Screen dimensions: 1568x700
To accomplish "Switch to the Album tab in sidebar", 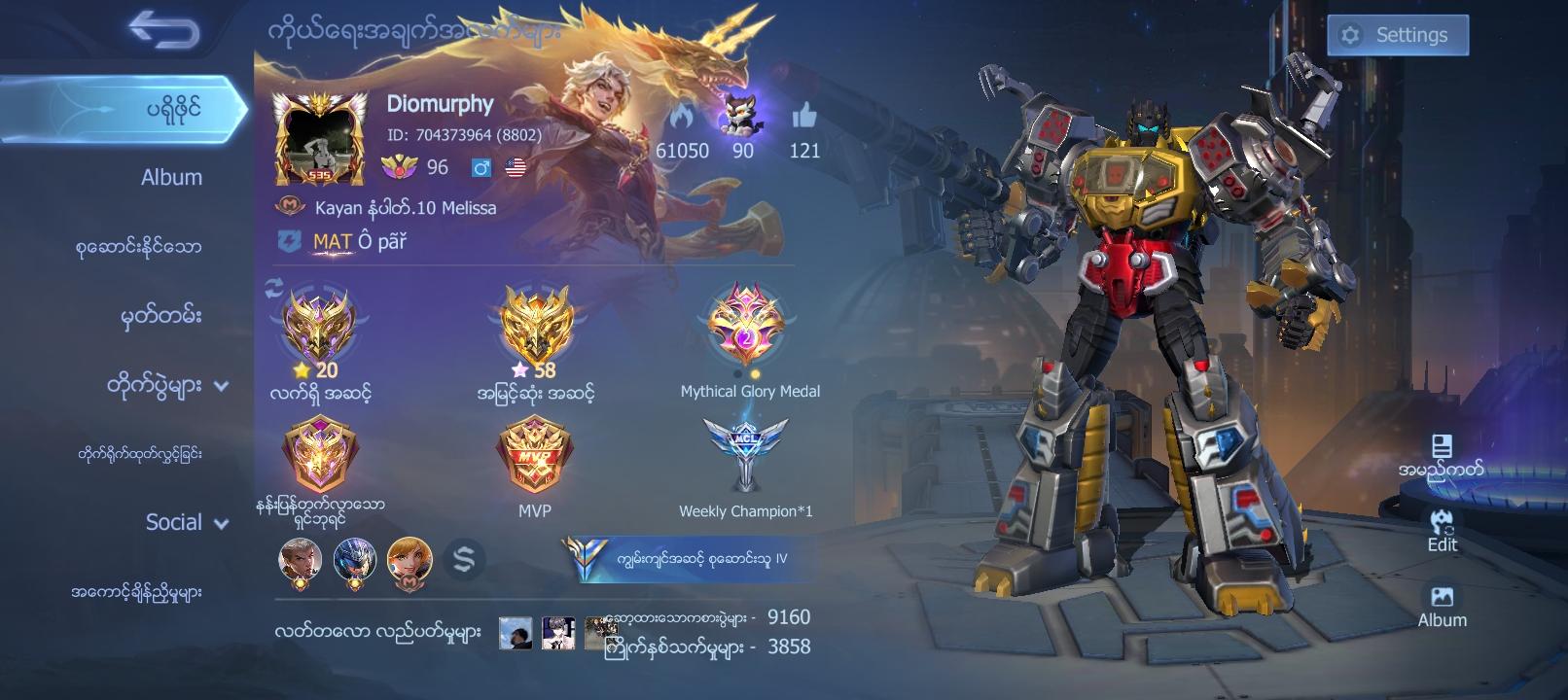I will pos(170,177).
